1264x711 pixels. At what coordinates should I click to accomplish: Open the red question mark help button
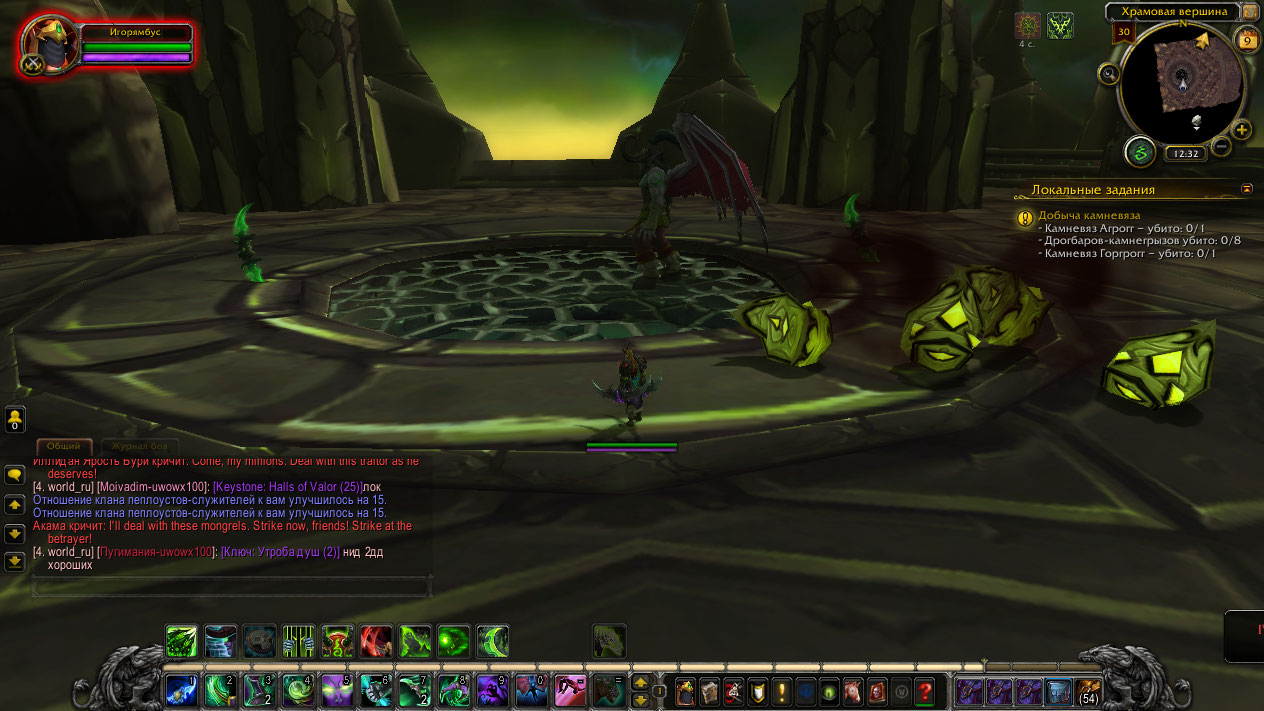point(924,691)
